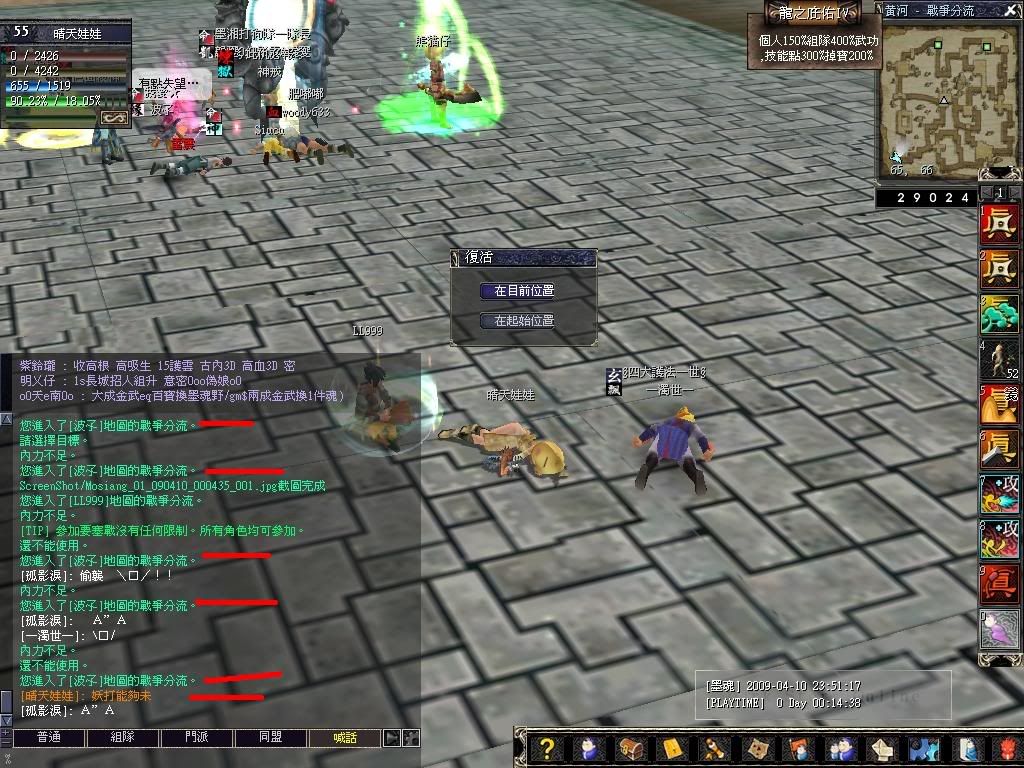Open help with the question mark icon

click(547, 748)
